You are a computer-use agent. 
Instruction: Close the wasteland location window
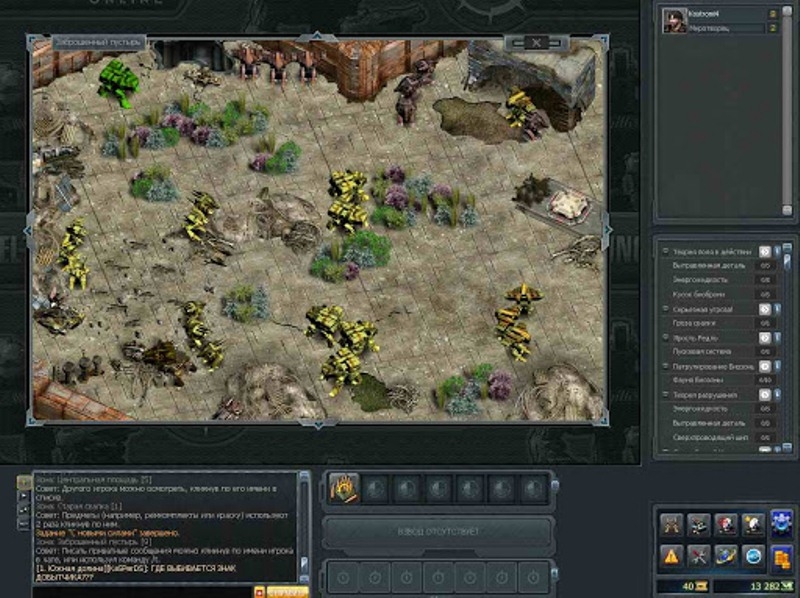click(x=536, y=42)
